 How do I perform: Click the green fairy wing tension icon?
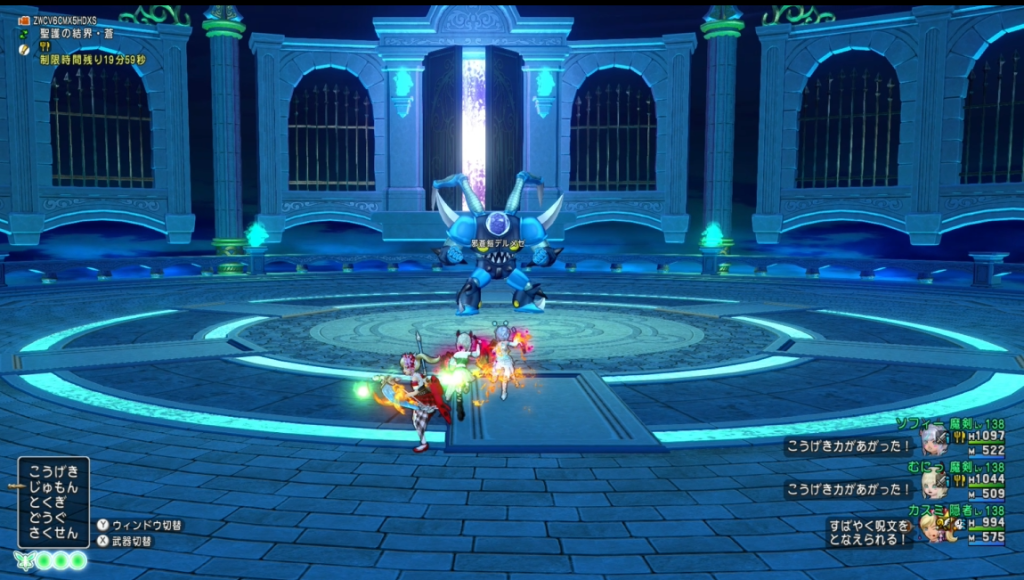tap(22, 560)
